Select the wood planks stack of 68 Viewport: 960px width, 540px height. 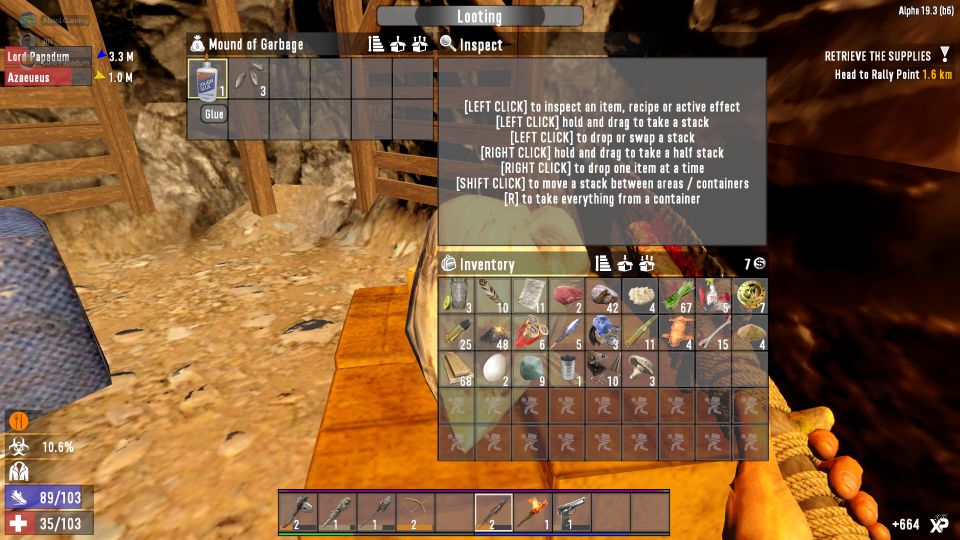coord(457,369)
